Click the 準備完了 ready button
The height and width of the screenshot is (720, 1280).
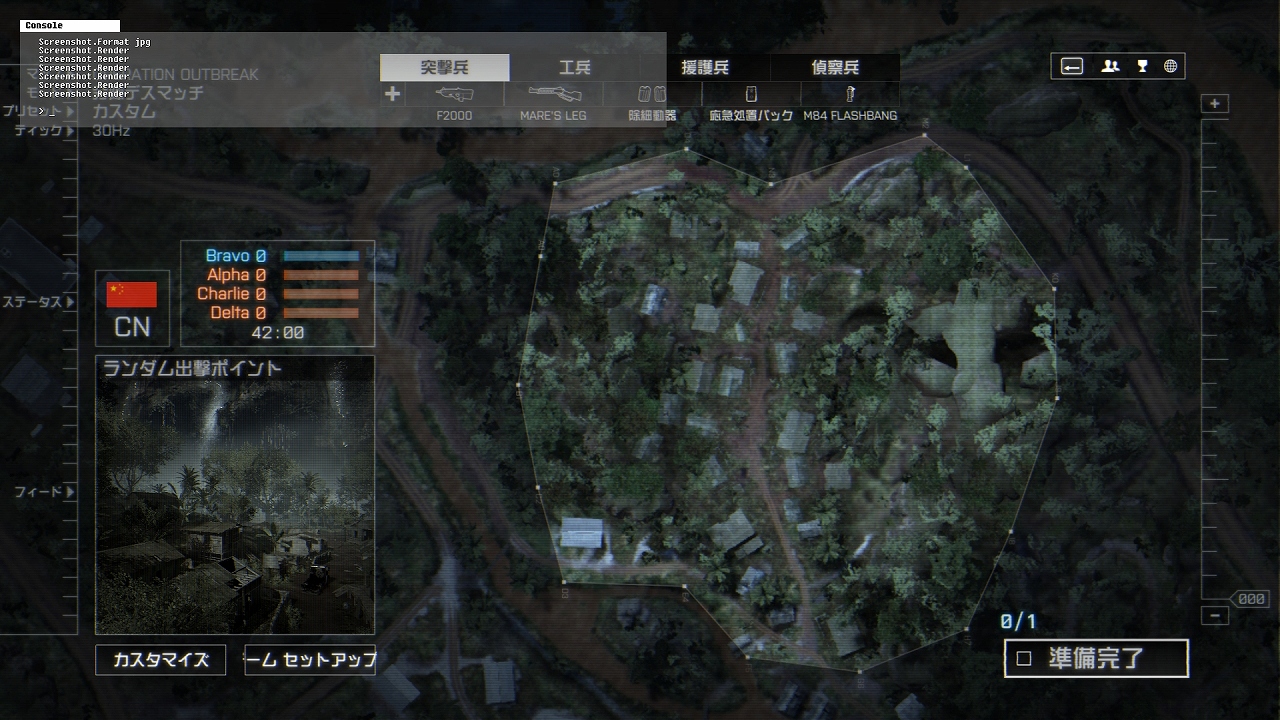[x=1096, y=658]
